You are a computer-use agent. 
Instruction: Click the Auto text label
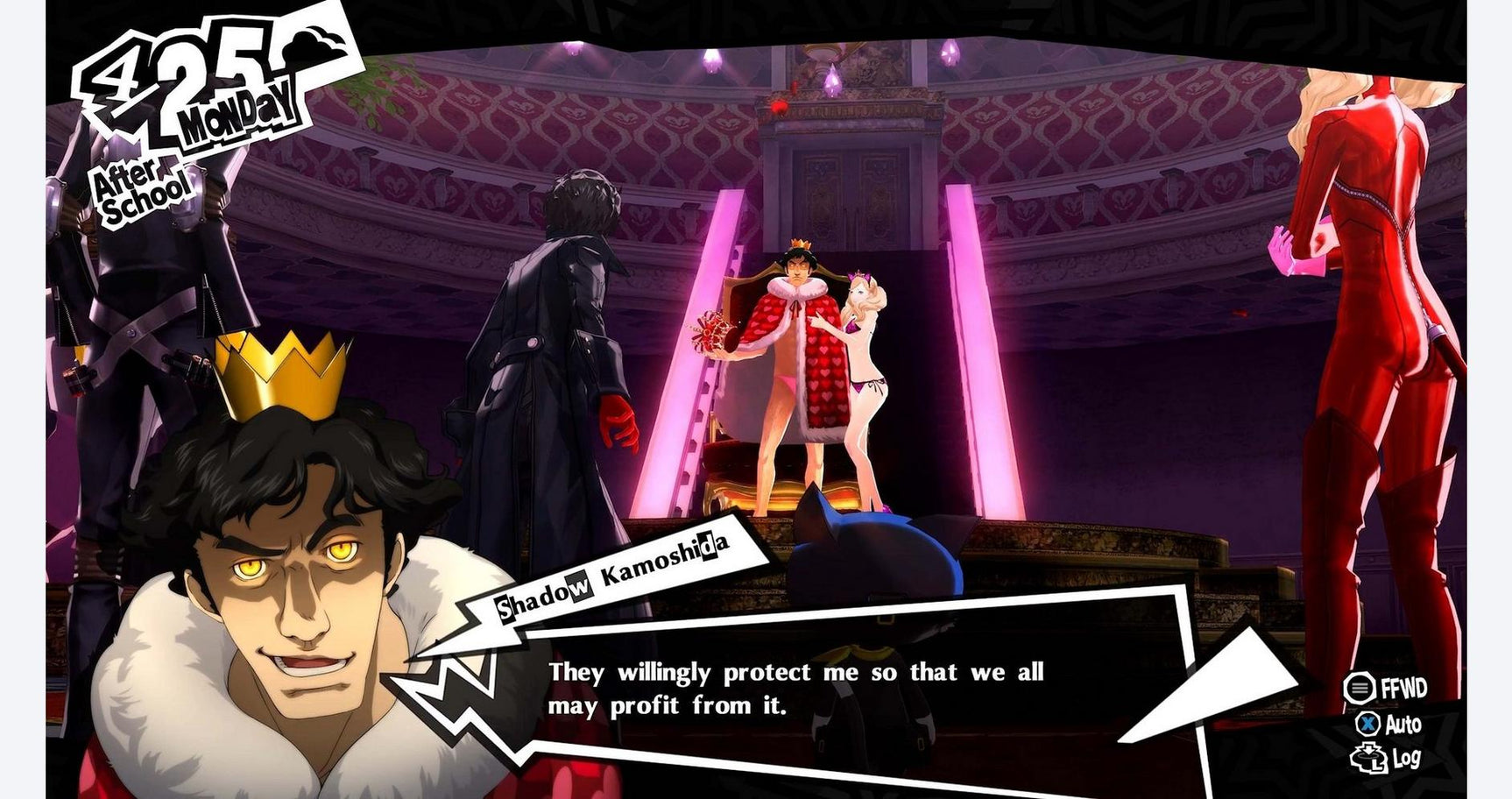pos(1403,723)
